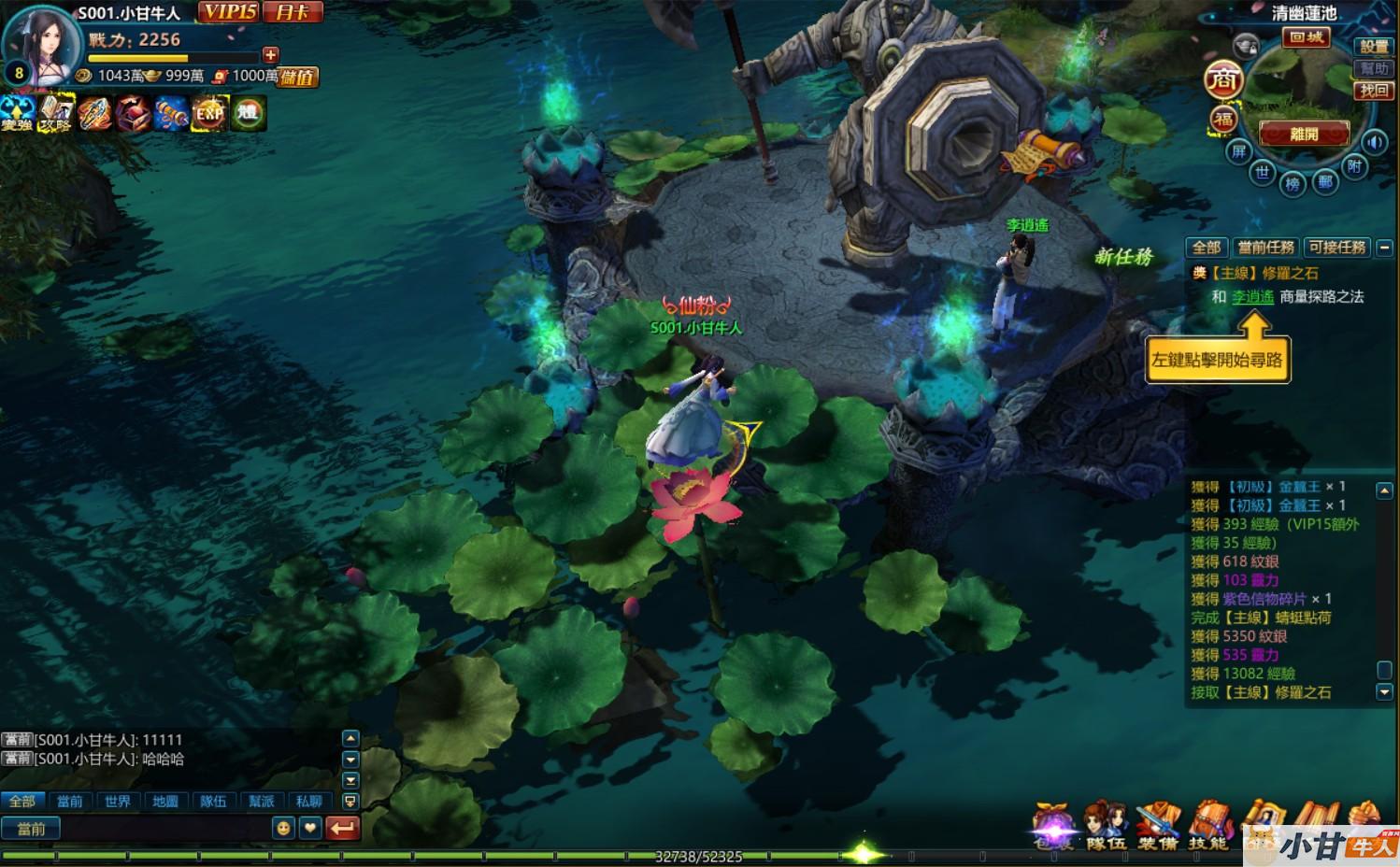Image resolution: width=1400 pixels, height=867 pixels.
Task: Open the 技能 skills menu
Action: coord(1208,828)
